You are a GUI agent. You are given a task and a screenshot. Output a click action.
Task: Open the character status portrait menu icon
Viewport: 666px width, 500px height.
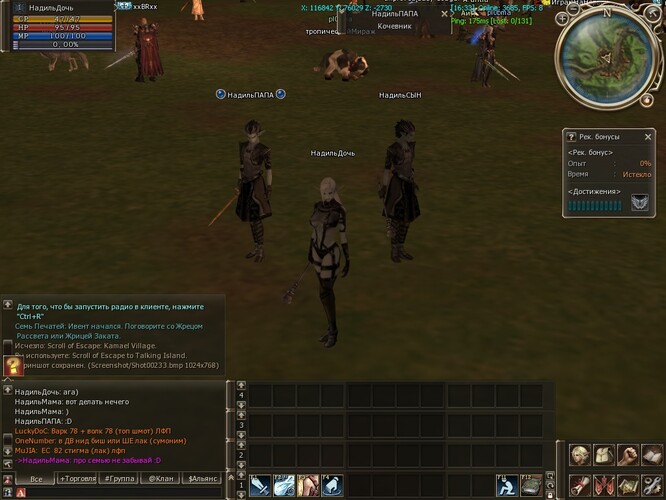click(581, 456)
